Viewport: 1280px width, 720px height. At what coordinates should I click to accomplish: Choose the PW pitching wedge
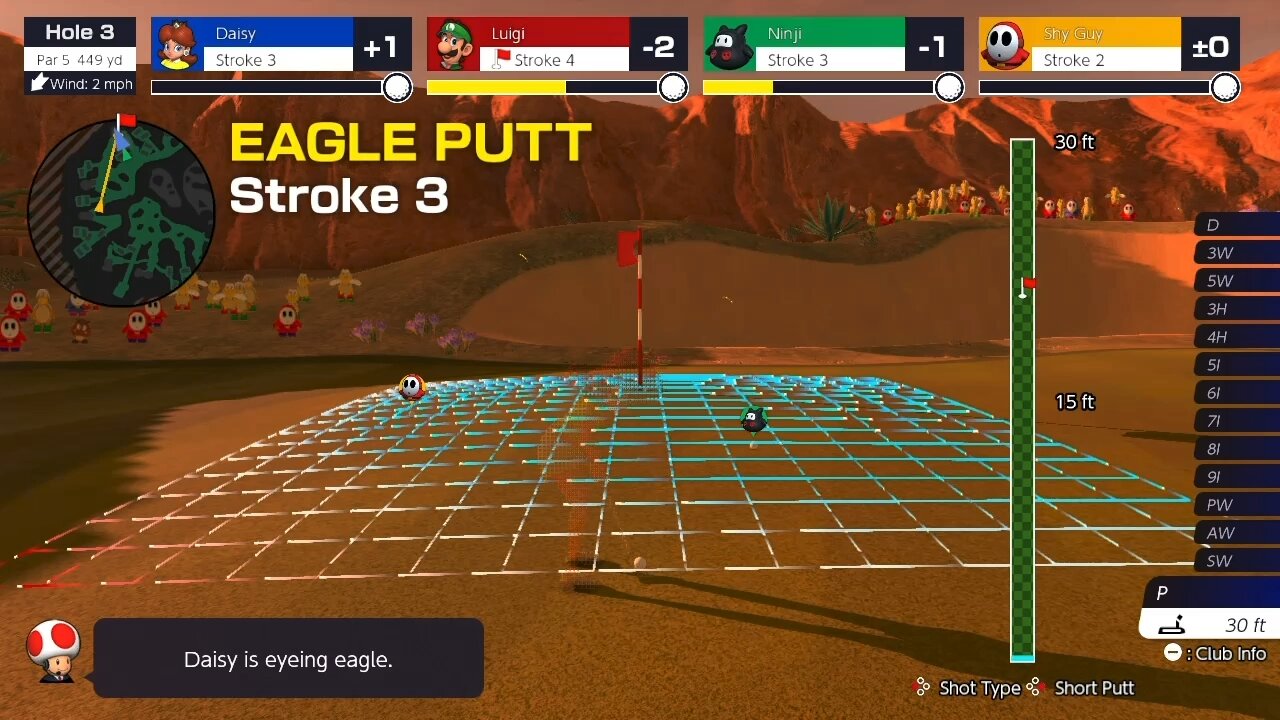(x=1236, y=505)
